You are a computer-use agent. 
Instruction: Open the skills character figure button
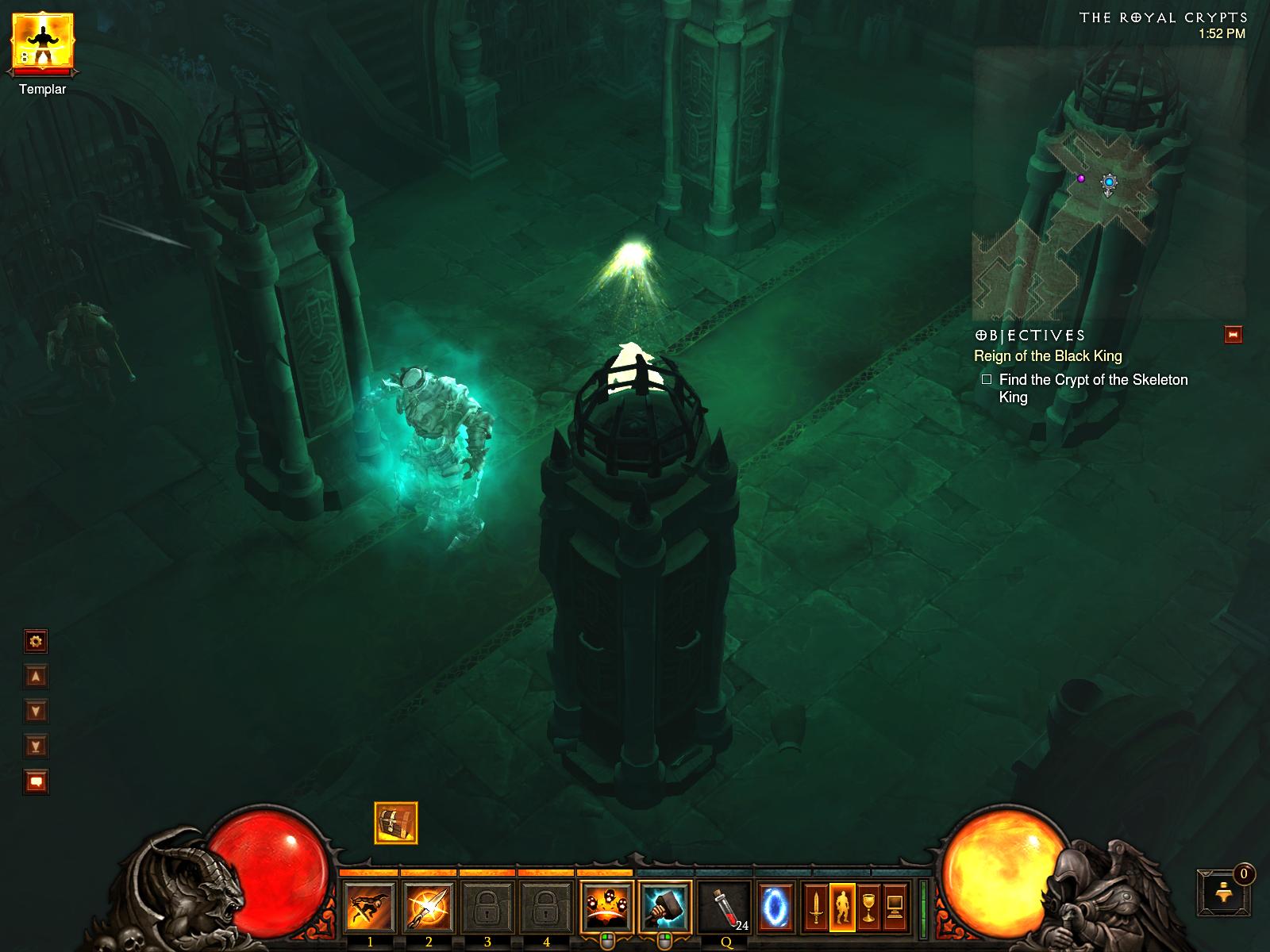(842, 908)
